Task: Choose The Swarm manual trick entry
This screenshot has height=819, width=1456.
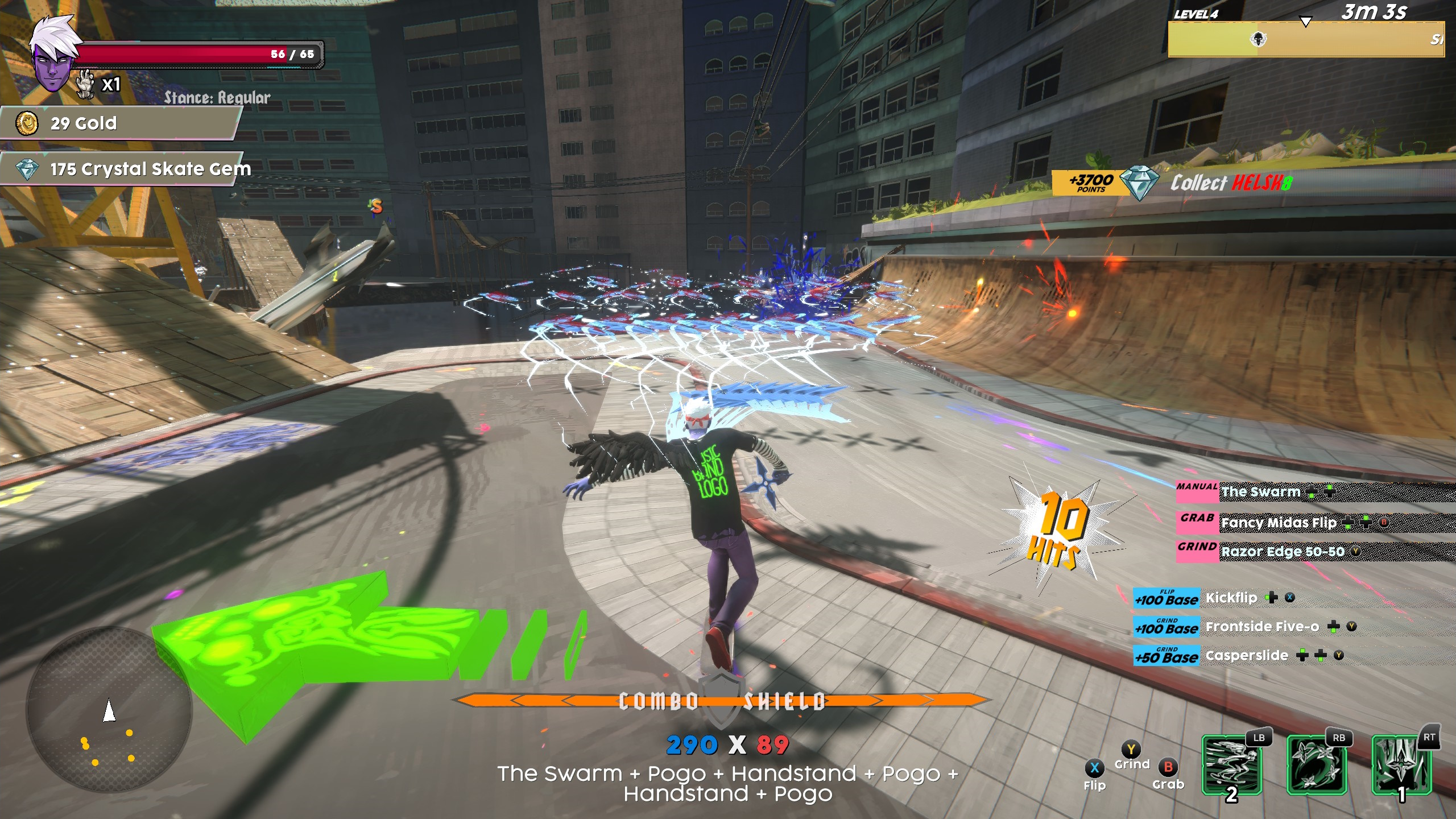Action: click(1260, 492)
